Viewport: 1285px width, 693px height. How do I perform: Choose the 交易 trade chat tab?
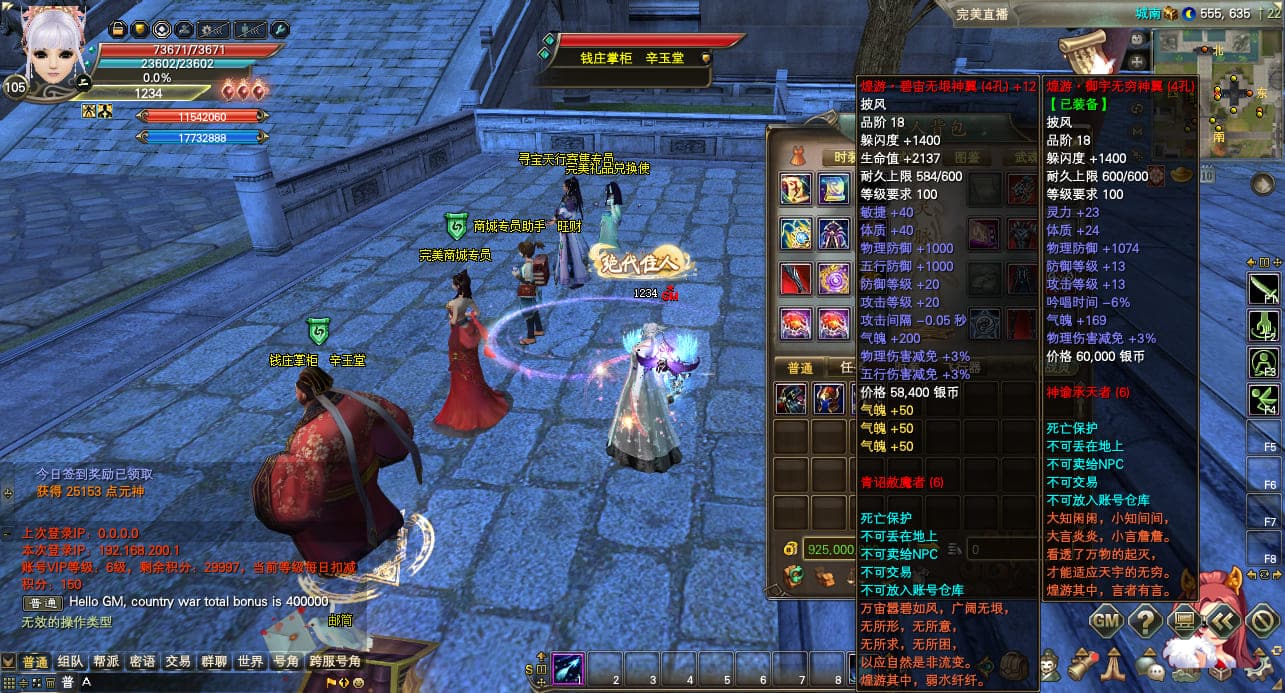pyautogui.click(x=178, y=662)
